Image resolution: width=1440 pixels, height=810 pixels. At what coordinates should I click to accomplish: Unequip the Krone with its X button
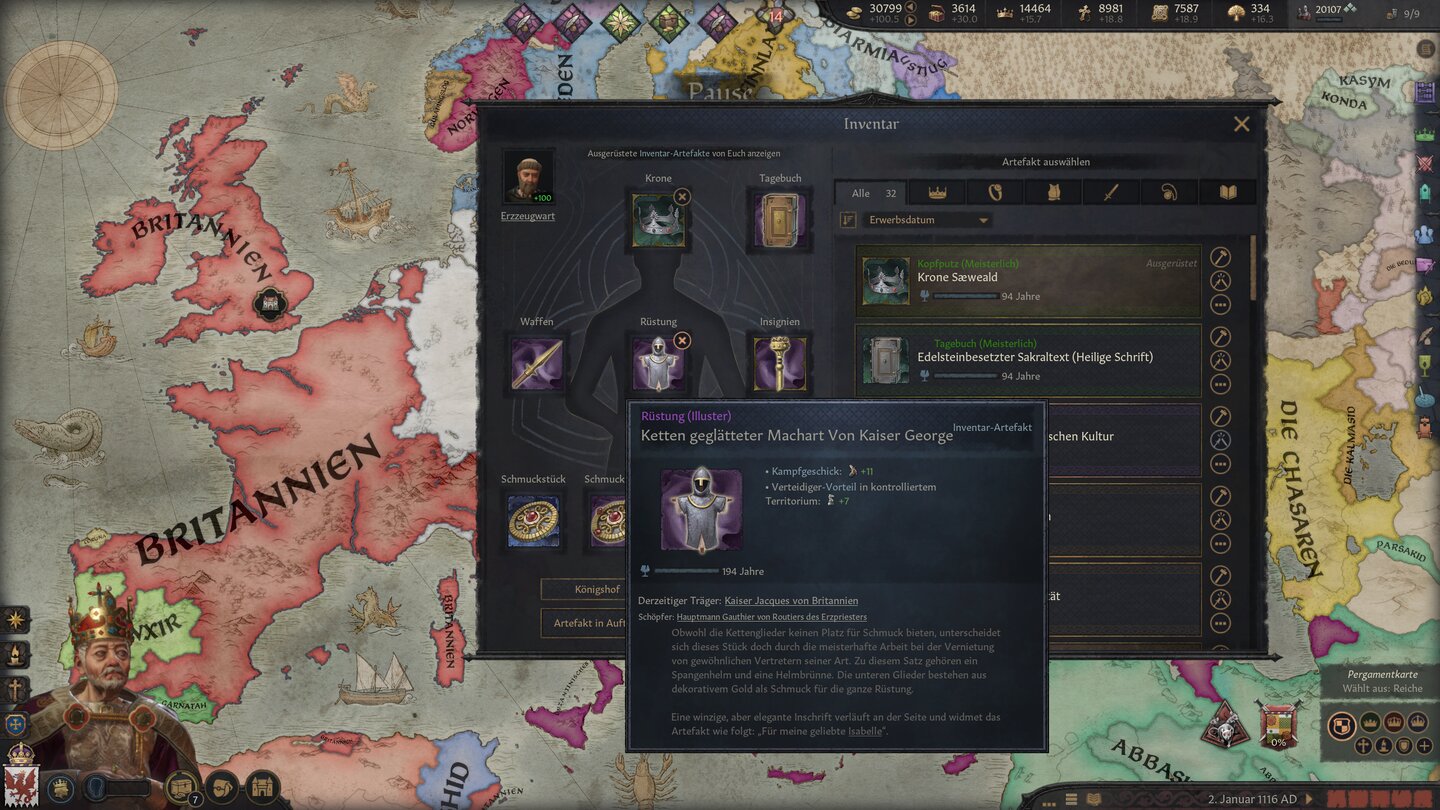tap(684, 197)
